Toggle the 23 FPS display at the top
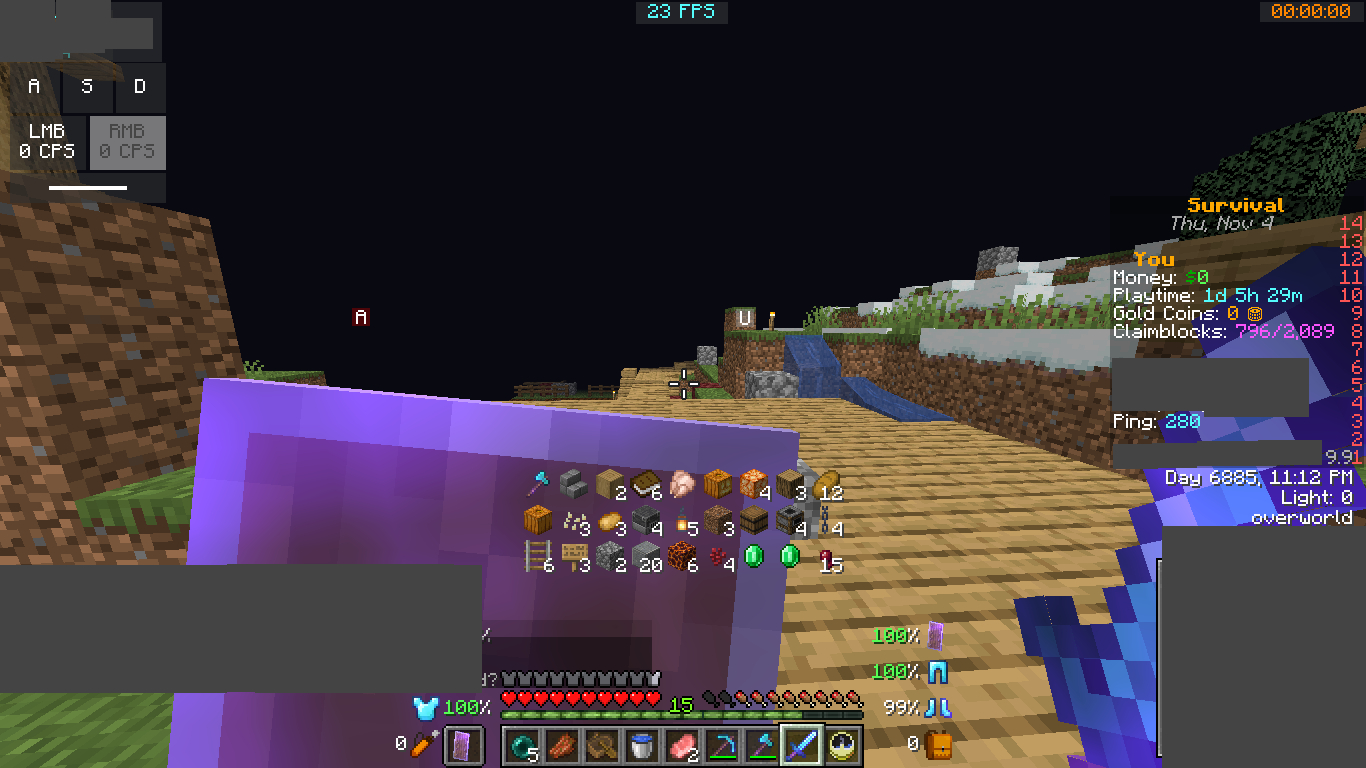 click(682, 12)
